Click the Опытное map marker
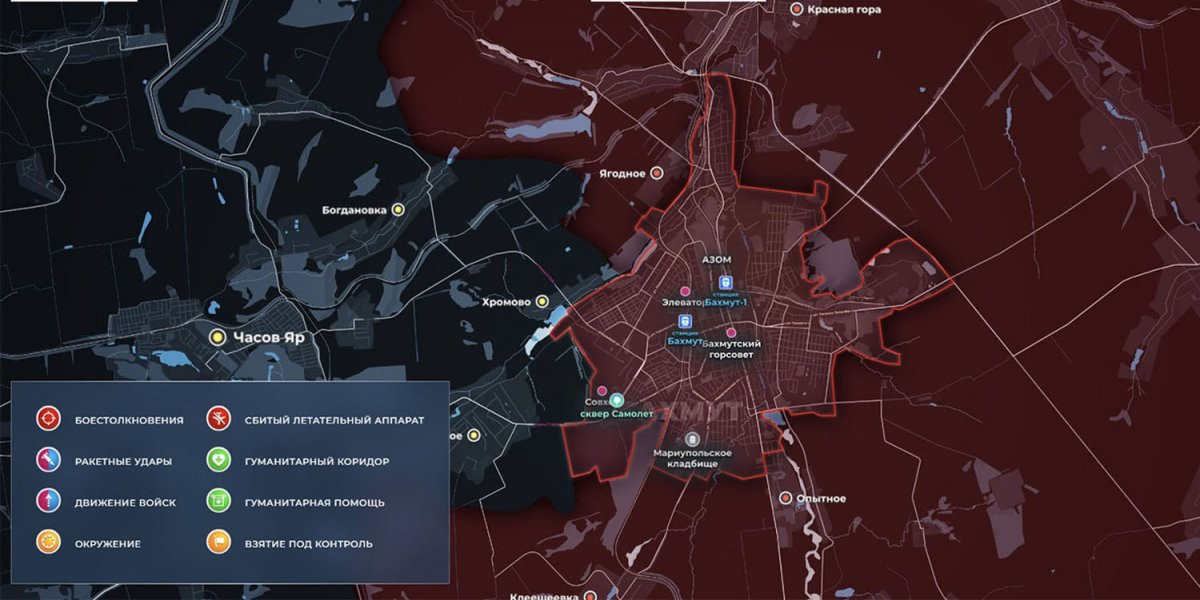Image resolution: width=1200 pixels, height=600 pixels. 786,498
